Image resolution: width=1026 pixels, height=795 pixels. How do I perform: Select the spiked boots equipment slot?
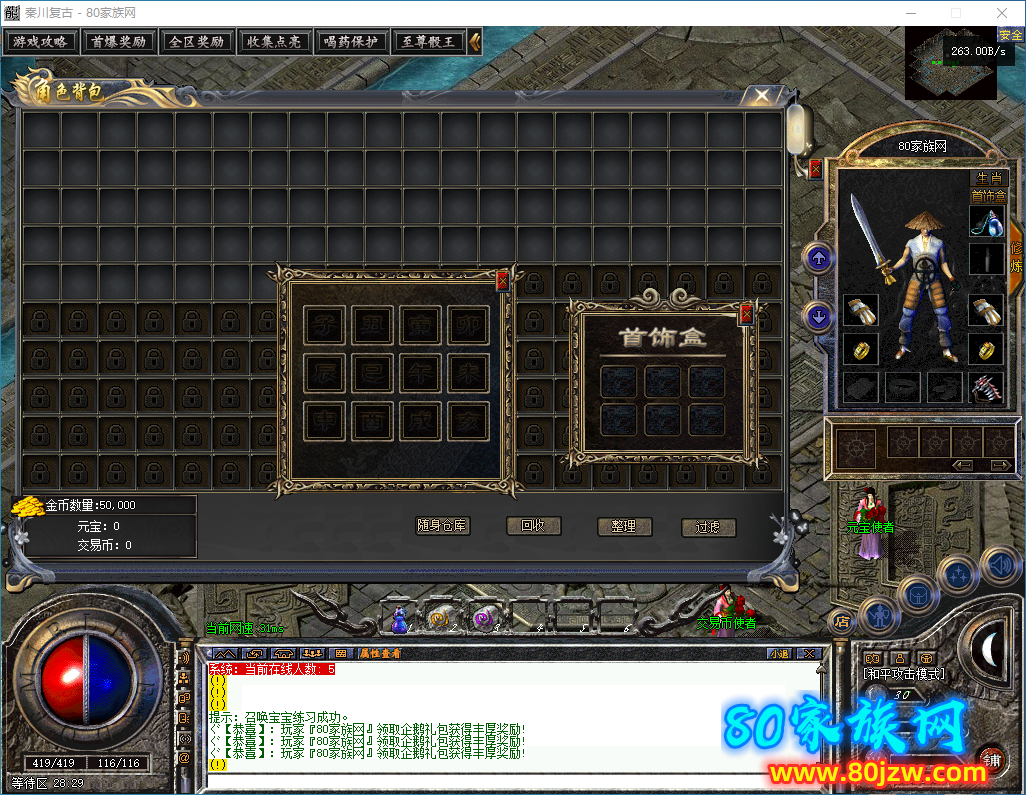click(987, 387)
